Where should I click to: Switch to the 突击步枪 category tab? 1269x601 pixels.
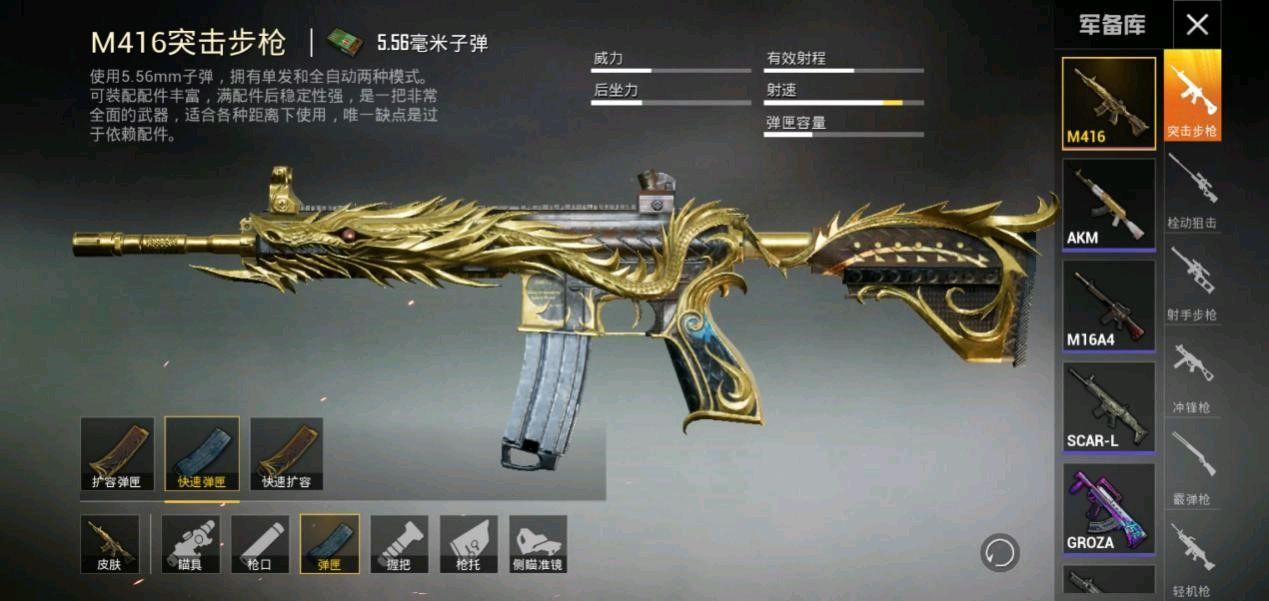1192,97
